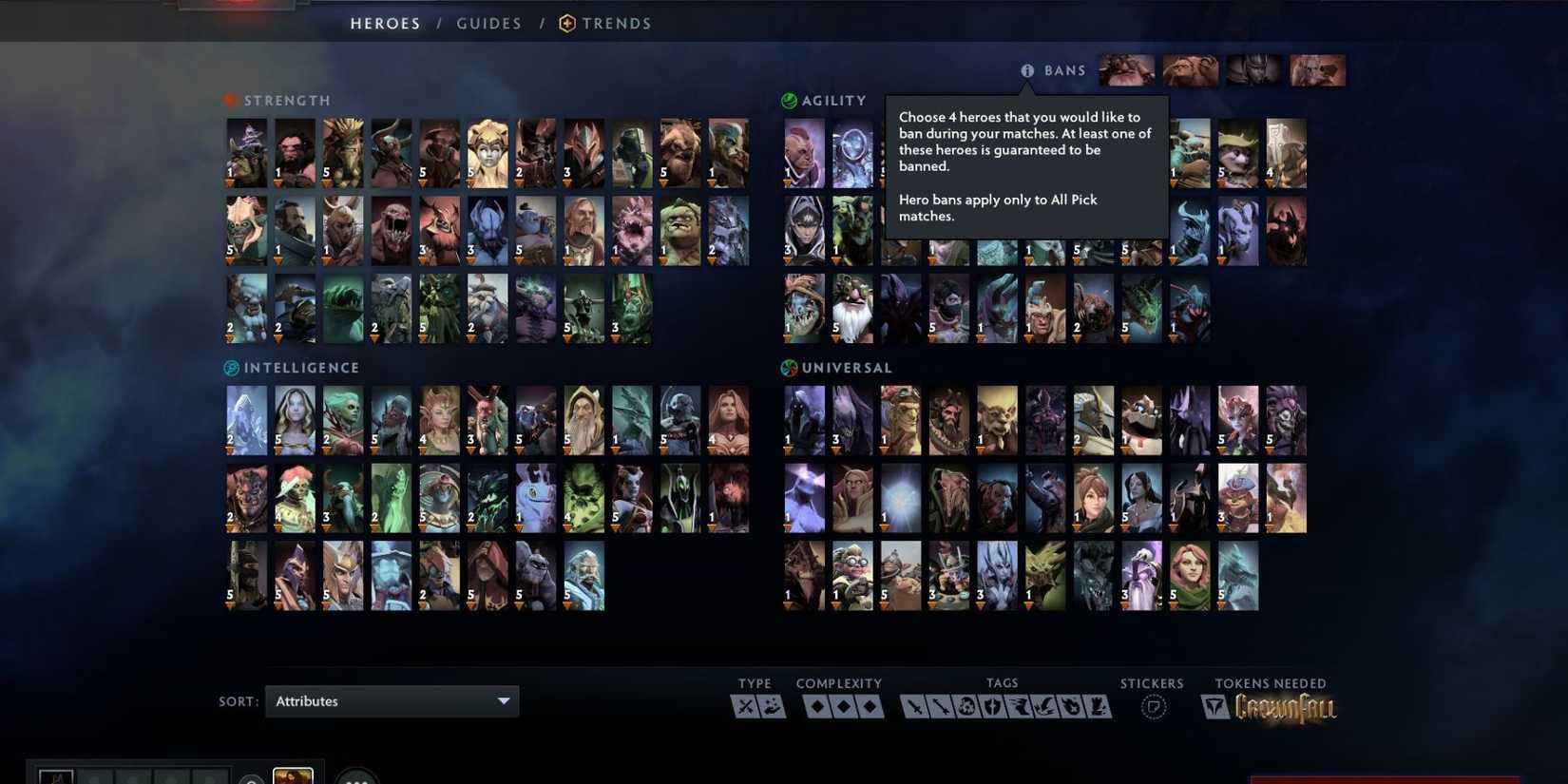Expand the Strength heroes section header
Screen dimensions: 1568x784
(277, 100)
